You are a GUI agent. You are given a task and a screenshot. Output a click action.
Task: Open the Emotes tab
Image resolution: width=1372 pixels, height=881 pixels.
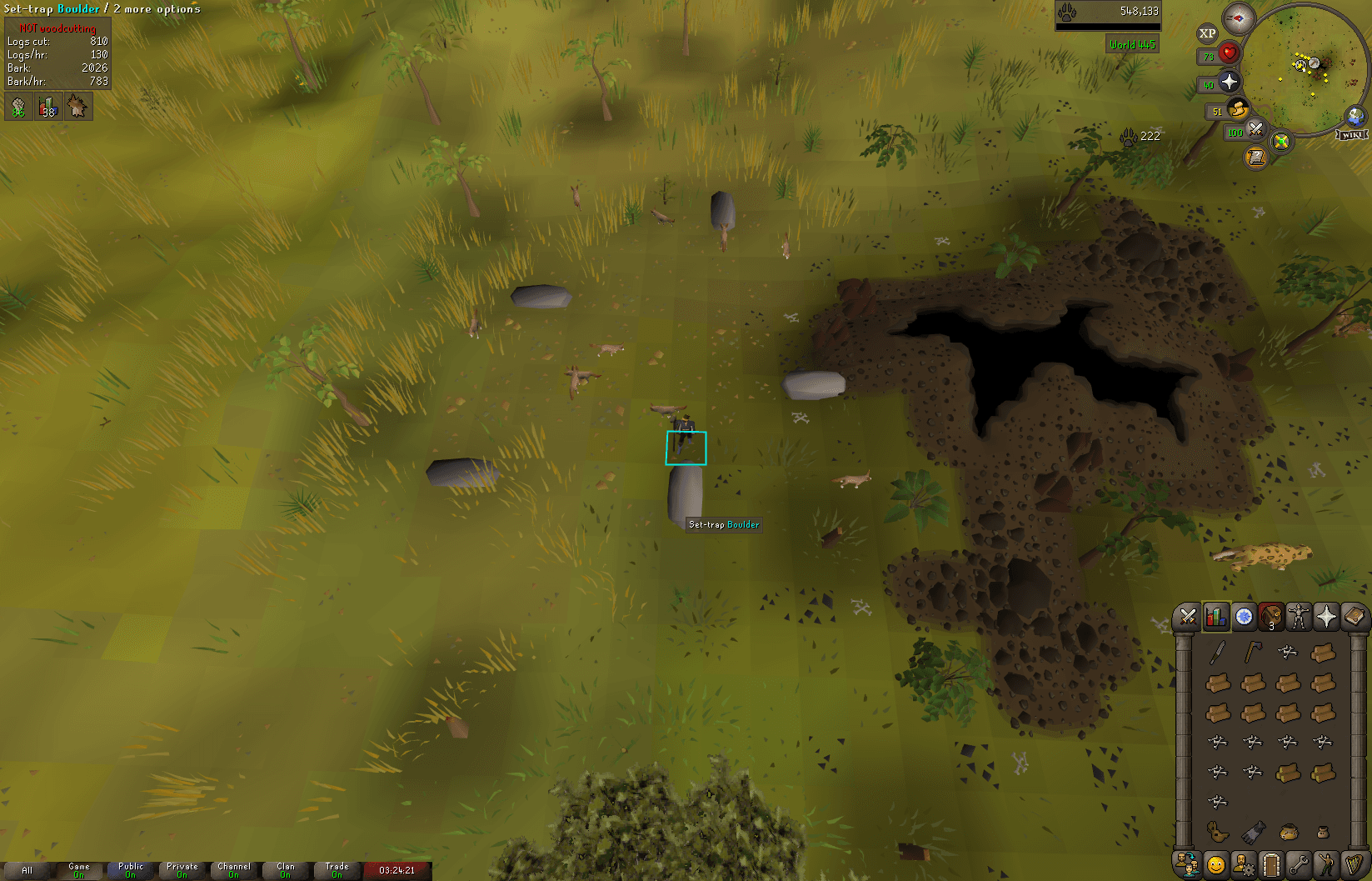[1325, 863]
